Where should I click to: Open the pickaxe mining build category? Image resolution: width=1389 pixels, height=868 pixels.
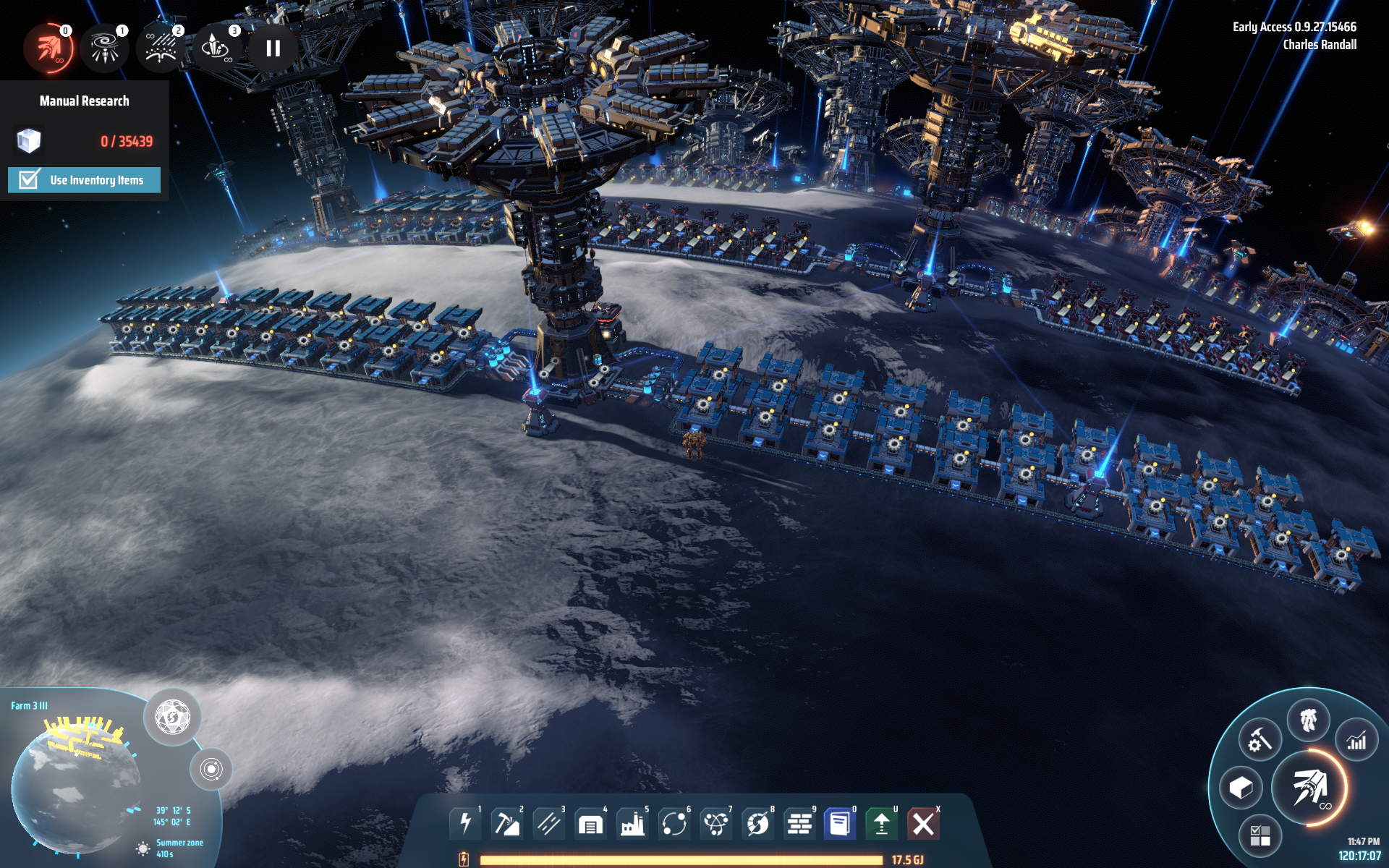(x=506, y=823)
